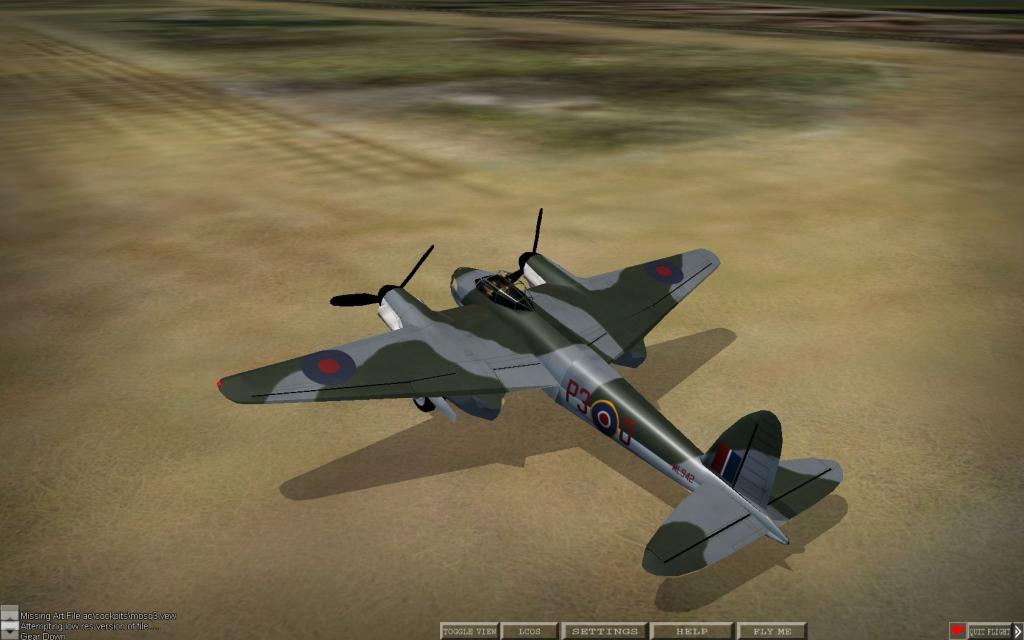
Task: Open the Settings menu
Action: pos(605,631)
